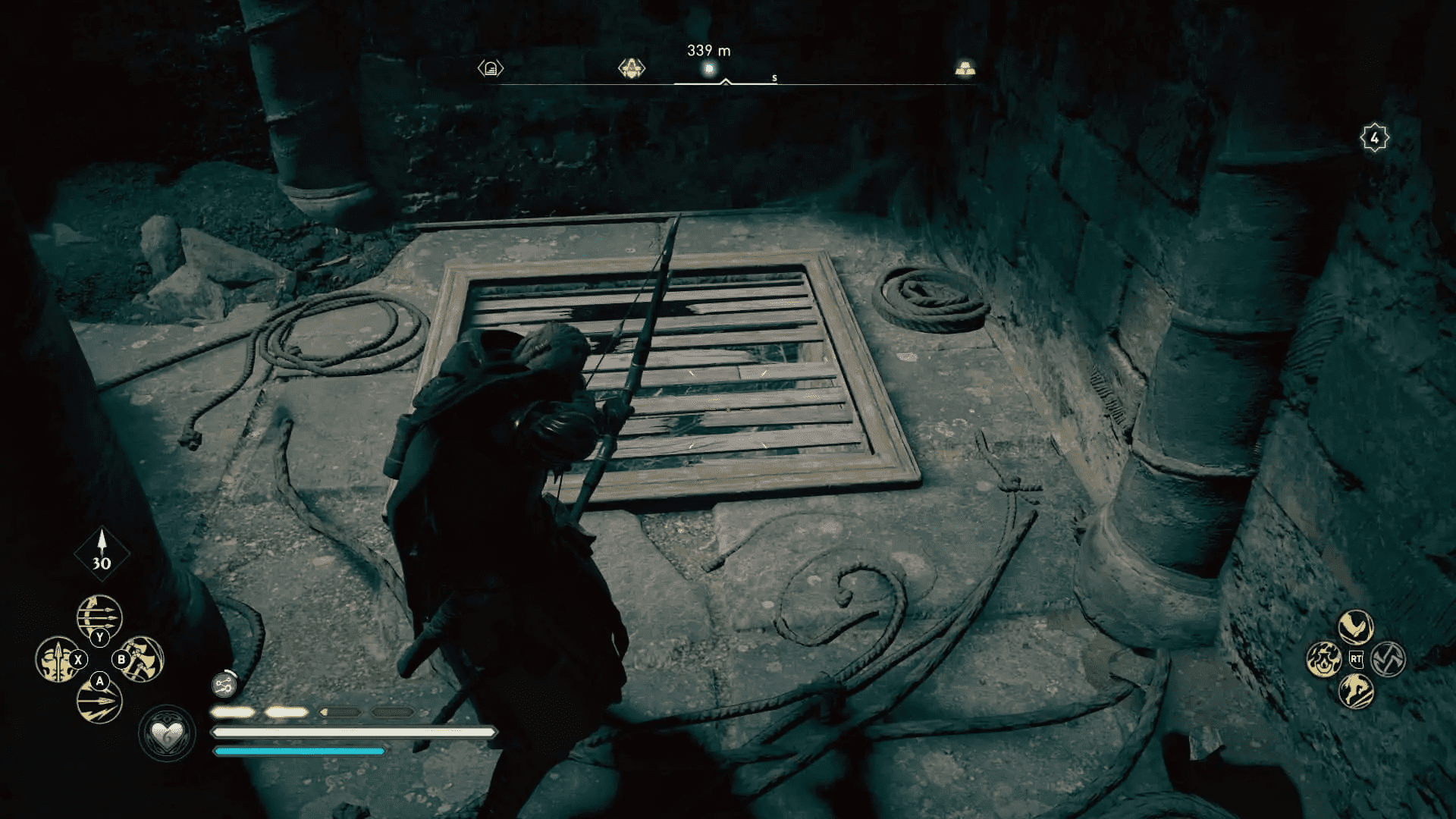This screenshot has width=1456, height=819.
Task: Click the incendiary ability icon left of RT
Action: pos(1324,660)
